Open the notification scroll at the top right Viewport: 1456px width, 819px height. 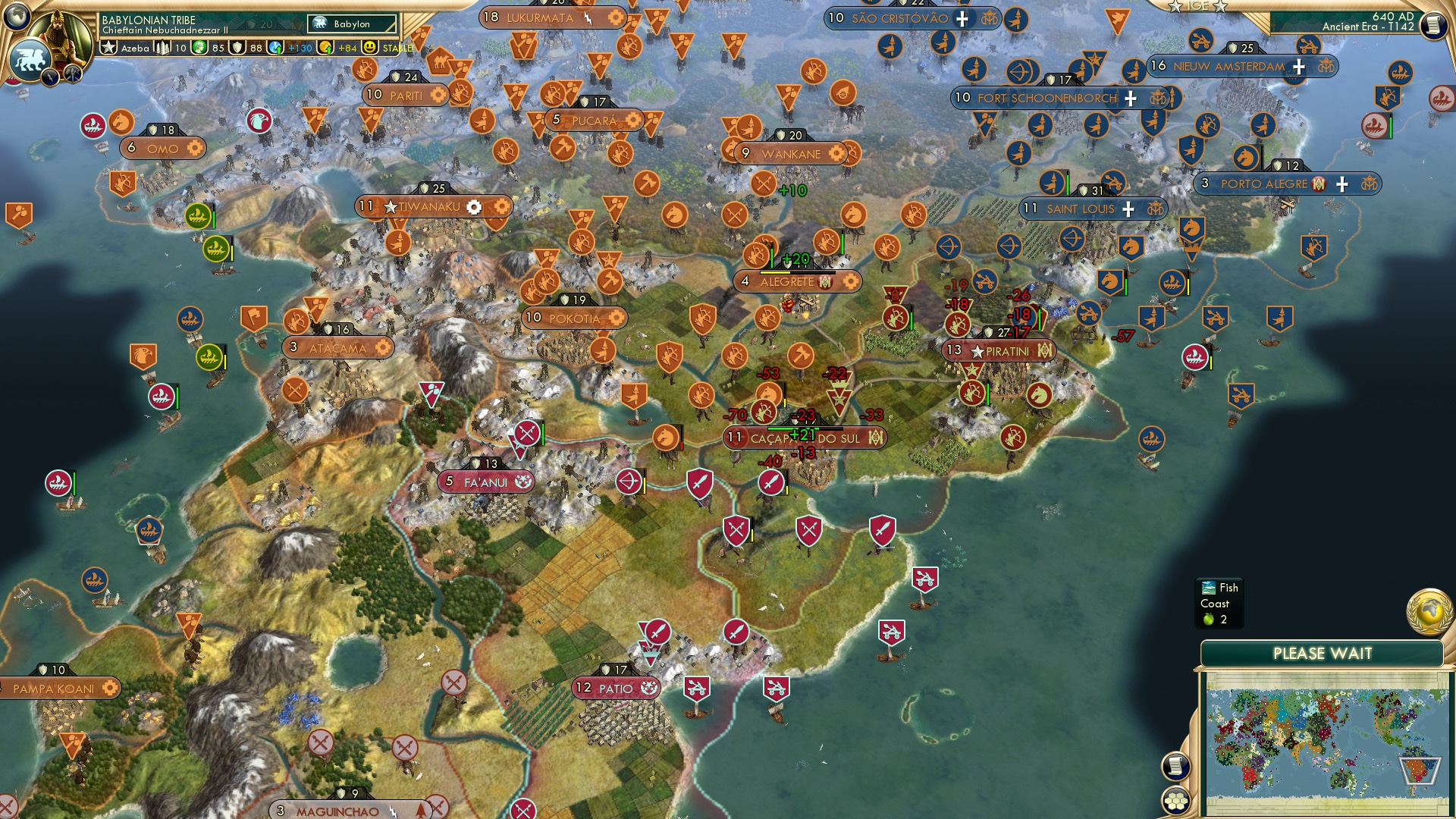[x=1432, y=25]
